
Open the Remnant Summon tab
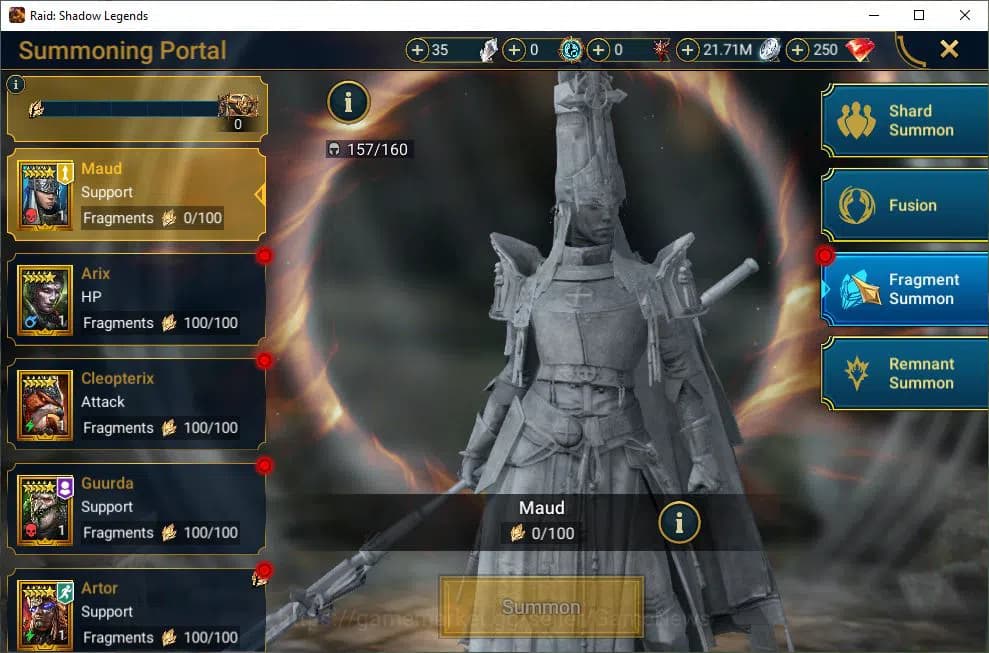(x=905, y=373)
